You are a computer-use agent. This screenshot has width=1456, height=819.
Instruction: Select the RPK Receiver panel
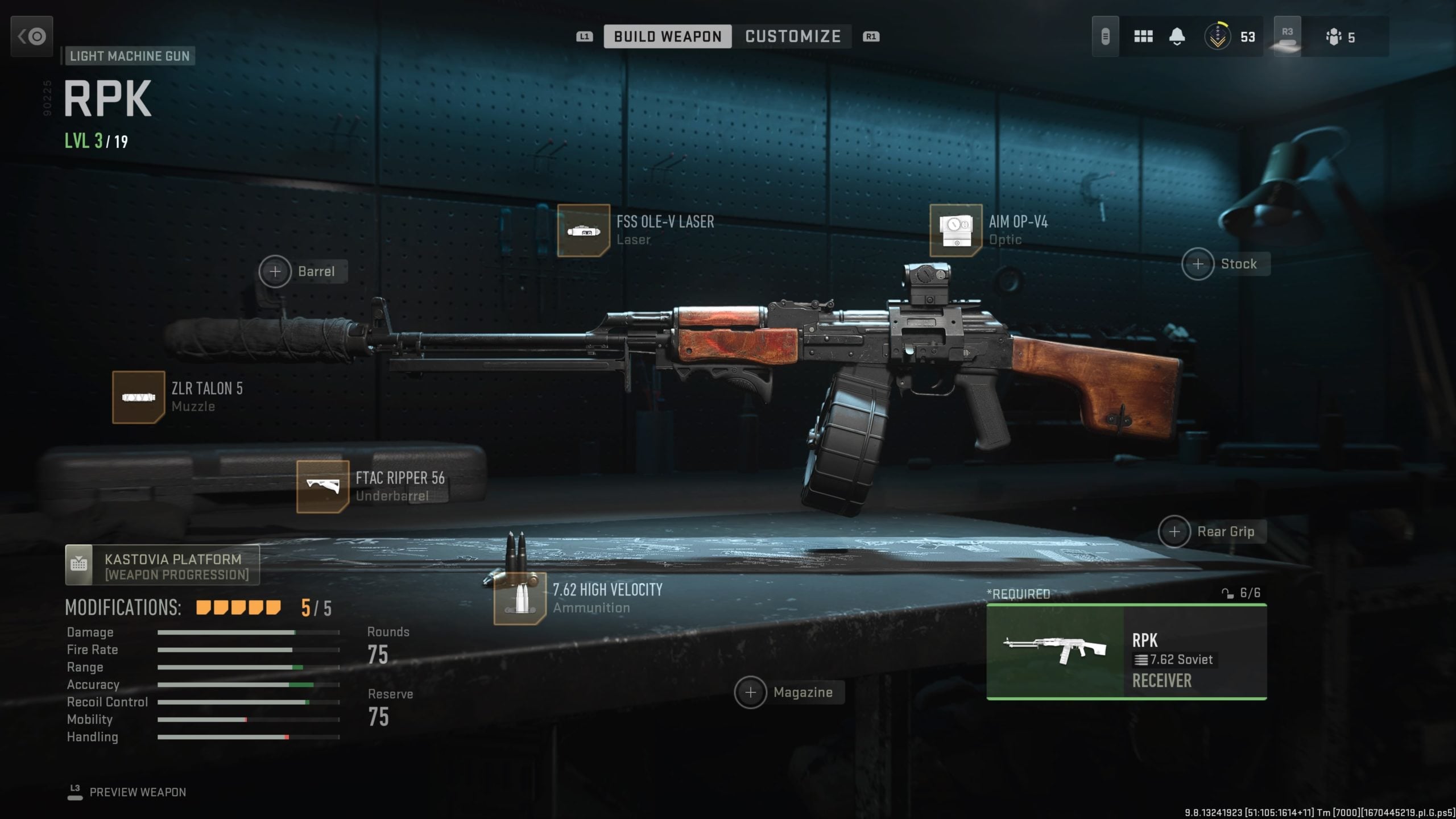tap(1126, 653)
